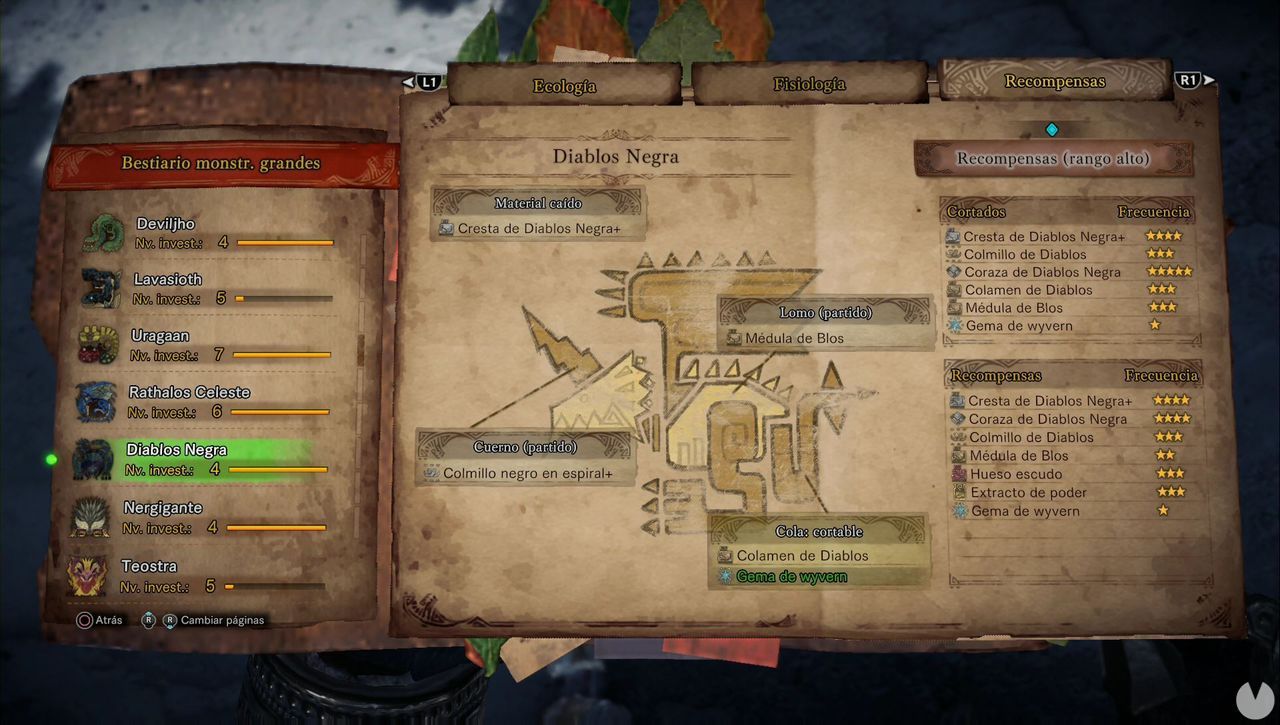1280x725 pixels.
Task: Open the Recompensas (rango alto) selector
Action: [x=1052, y=158]
